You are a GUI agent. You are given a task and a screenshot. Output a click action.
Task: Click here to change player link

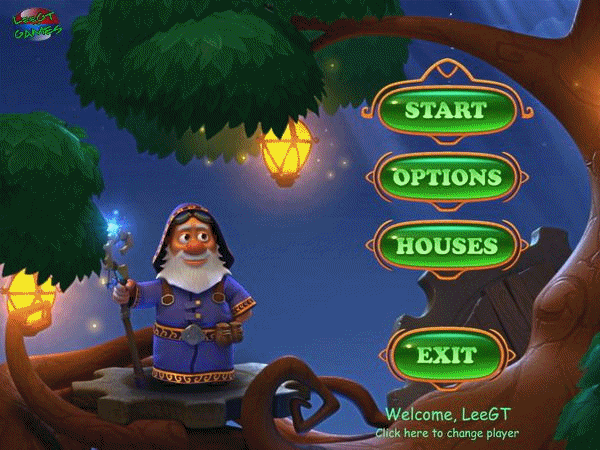click(447, 434)
